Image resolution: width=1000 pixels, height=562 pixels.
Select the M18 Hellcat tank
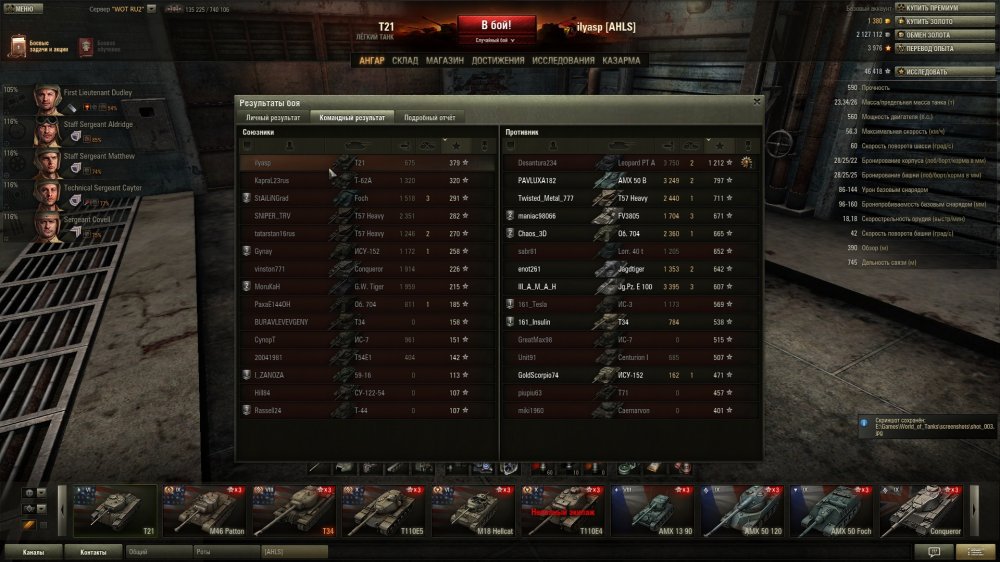pyautogui.click(x=474, y=510)
